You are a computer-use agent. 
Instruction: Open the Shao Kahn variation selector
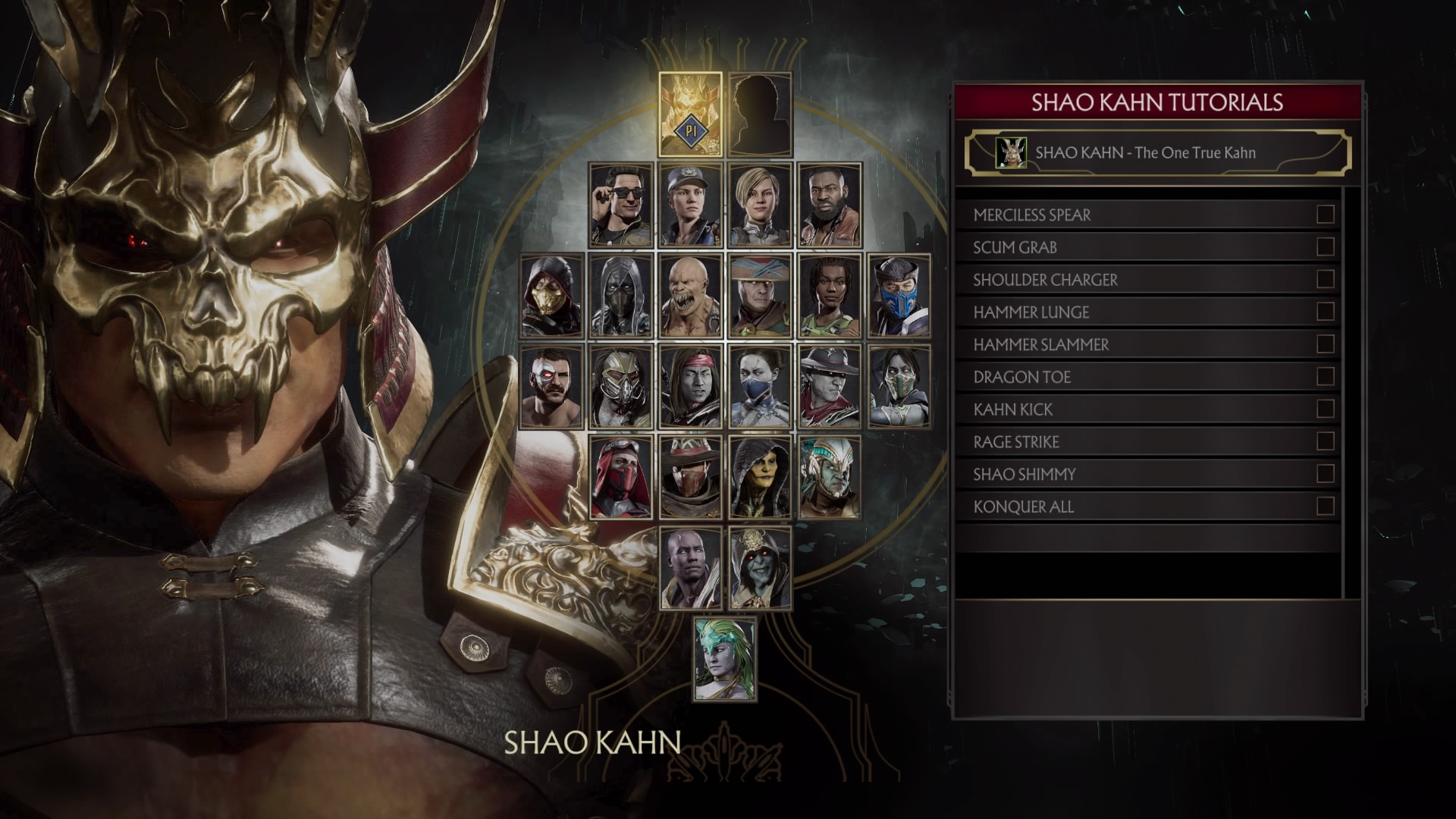(1157, 152)
